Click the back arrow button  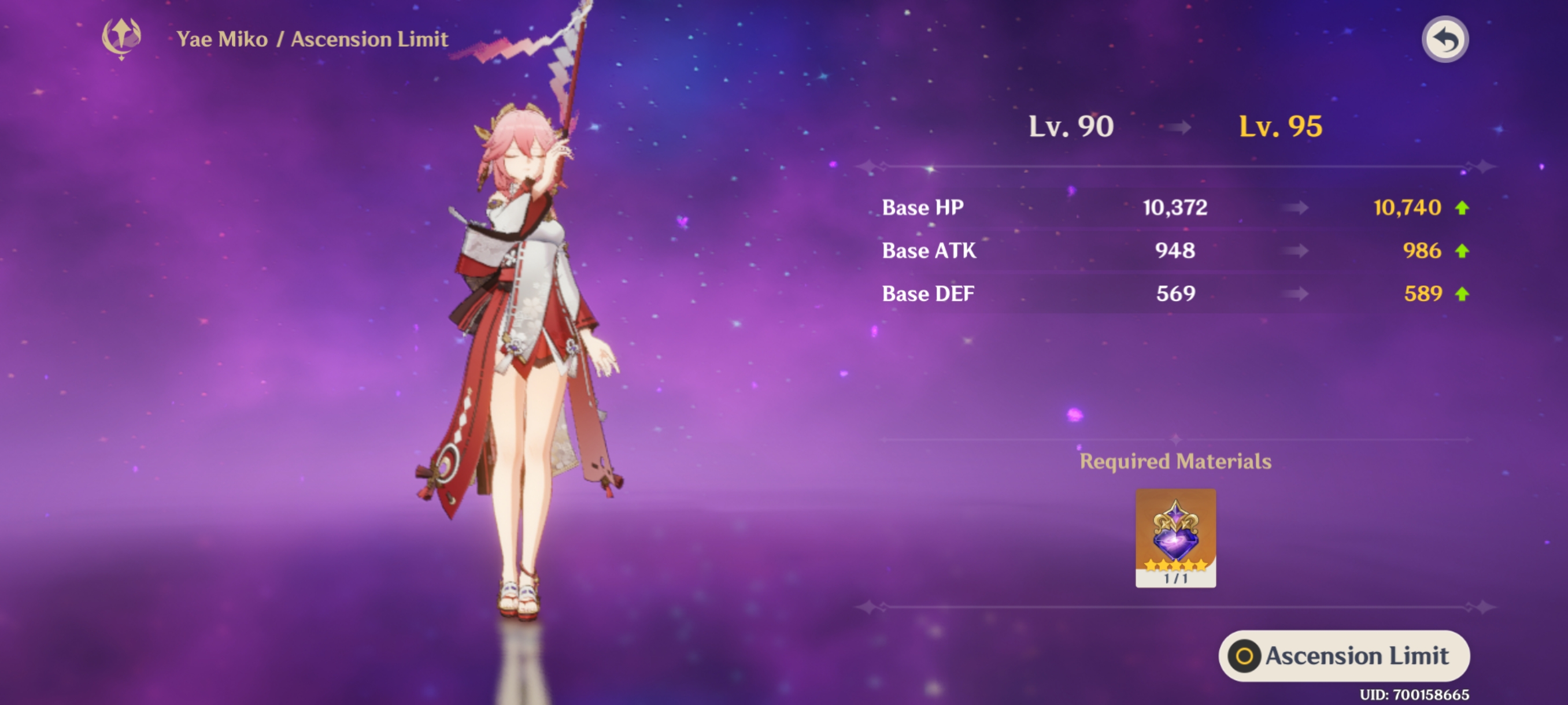(x=1444, y=40)
